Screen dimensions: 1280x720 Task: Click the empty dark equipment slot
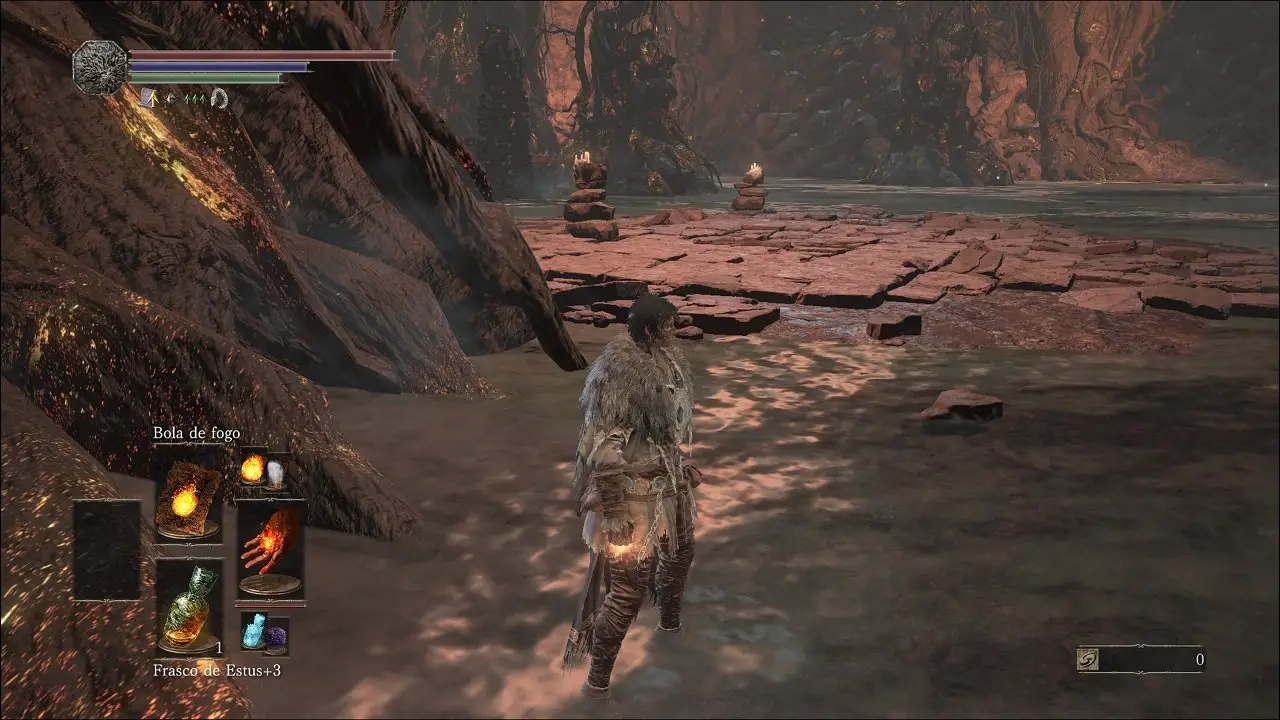107,549
